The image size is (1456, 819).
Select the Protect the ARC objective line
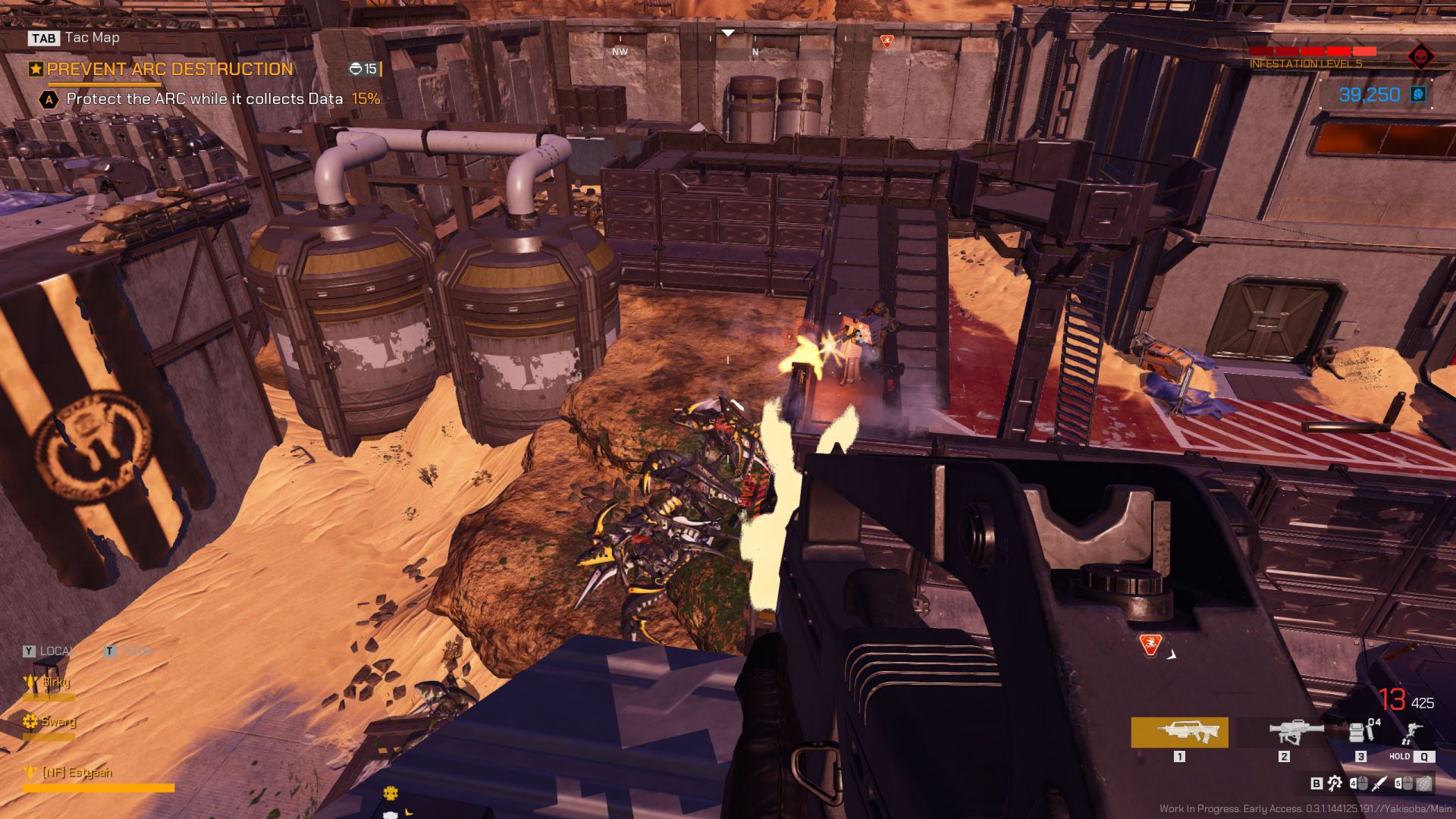tap(205, 99)
